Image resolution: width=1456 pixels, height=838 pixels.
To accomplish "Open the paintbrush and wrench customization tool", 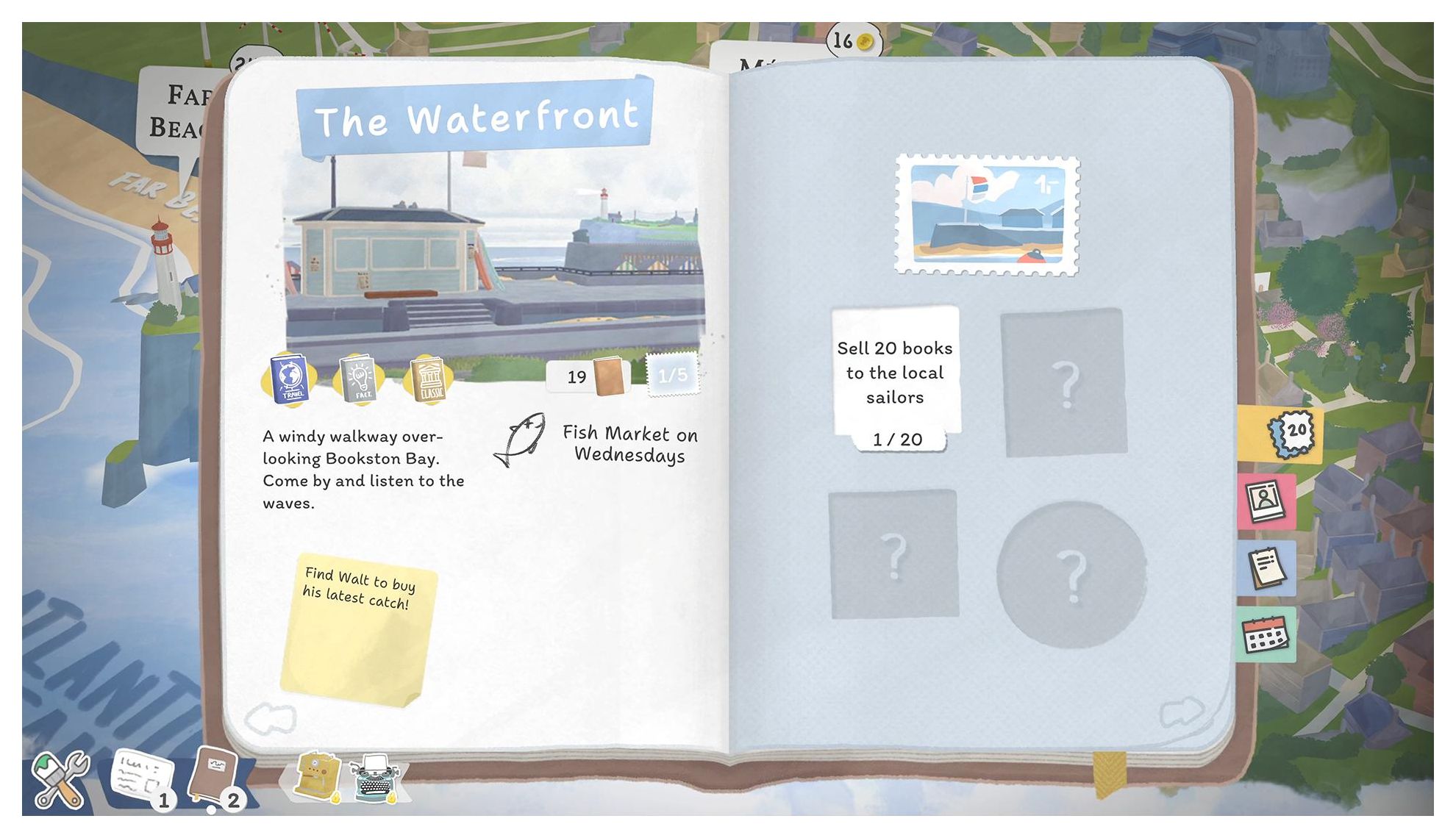I will tap(60, 779).
